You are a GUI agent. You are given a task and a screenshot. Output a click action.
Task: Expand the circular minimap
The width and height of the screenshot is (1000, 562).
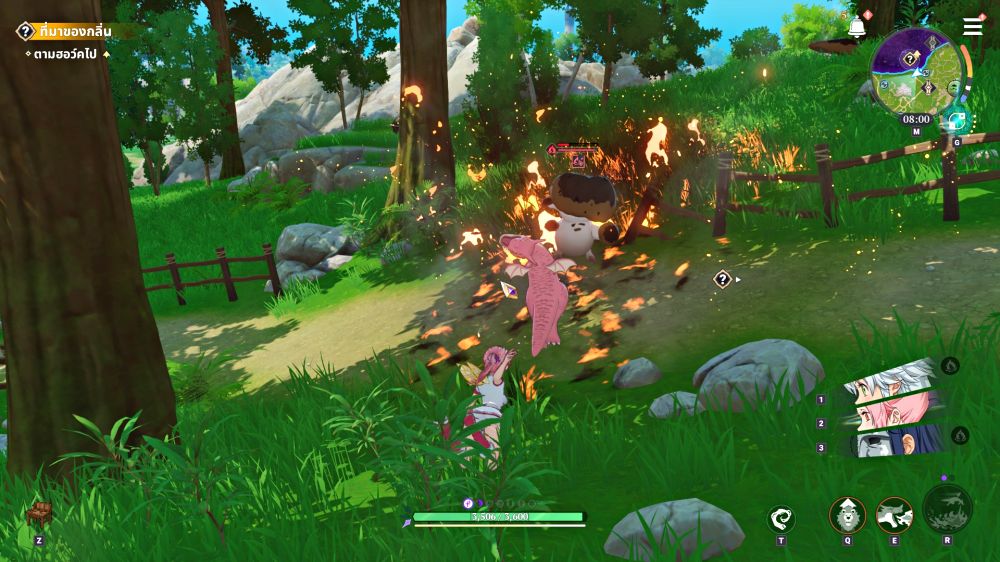(915, 71)
